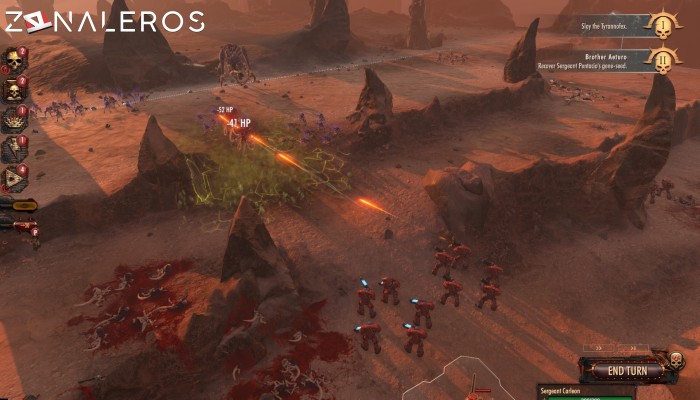Image resolution: width=700 pixels, height=400 pixels.
Task: Select the triangular arrow ability icon
Action: coord(15,178)
